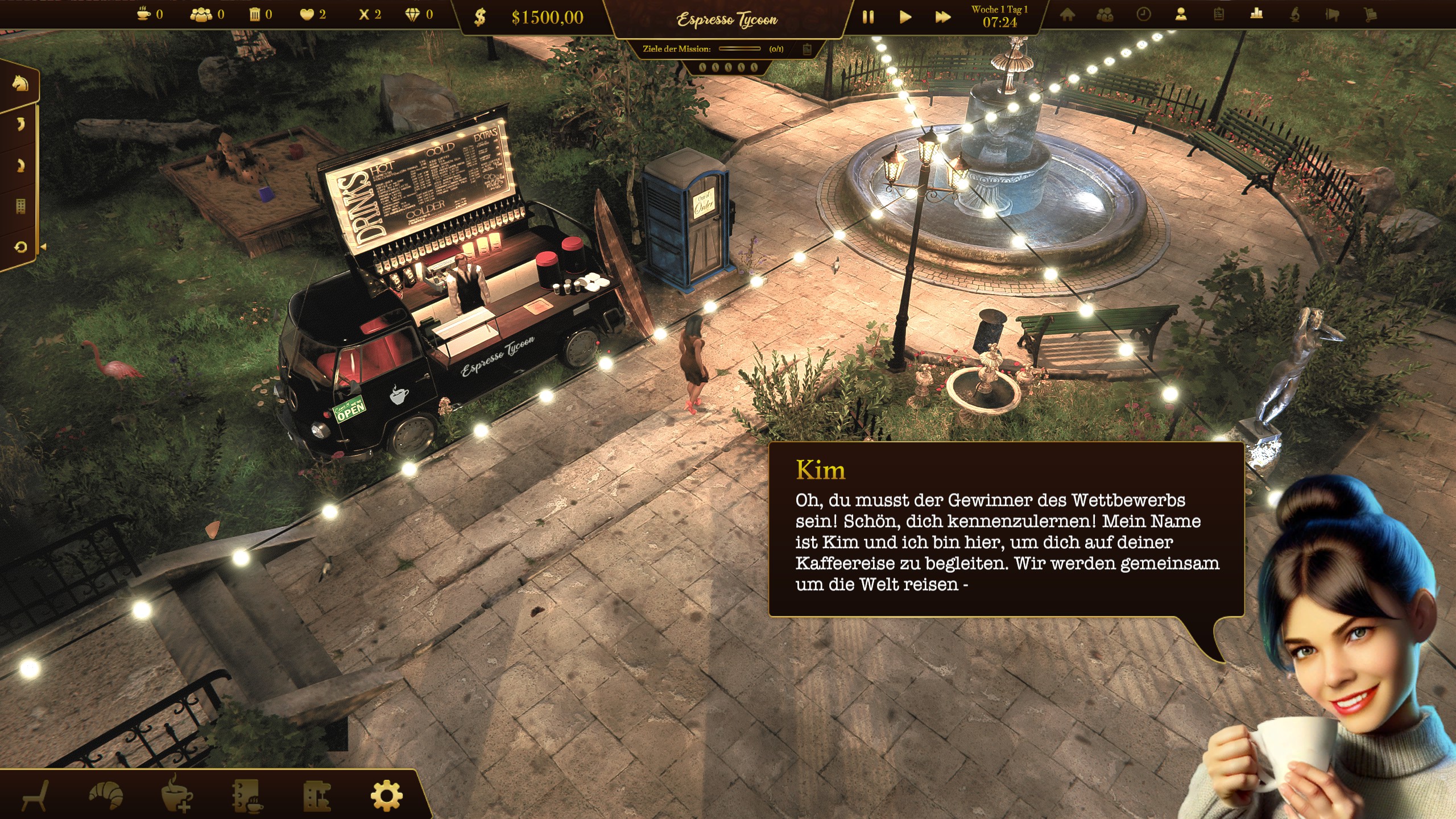This screenshot has width=1456, height=819.
Task: Click the circular reset arrow icon
Action: (x=20, y=247)
